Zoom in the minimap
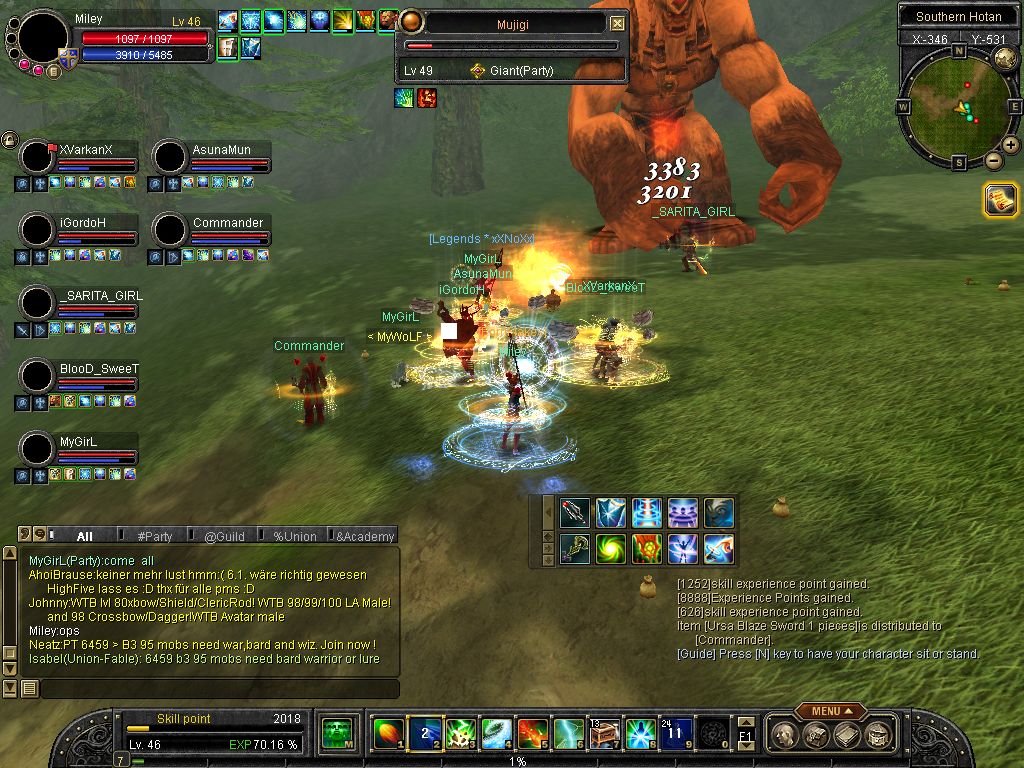 pyautogui.click(x=1011, y=145)
